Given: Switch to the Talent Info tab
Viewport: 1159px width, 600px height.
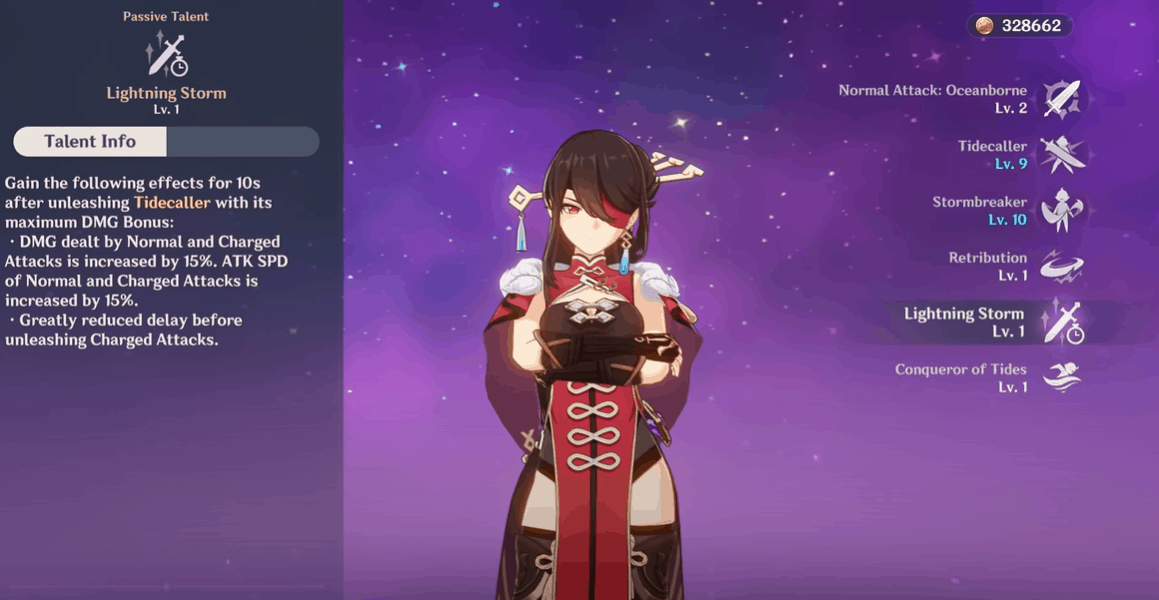Looking at the screenshot, I should pyautogui.click(x=90, y=142).
